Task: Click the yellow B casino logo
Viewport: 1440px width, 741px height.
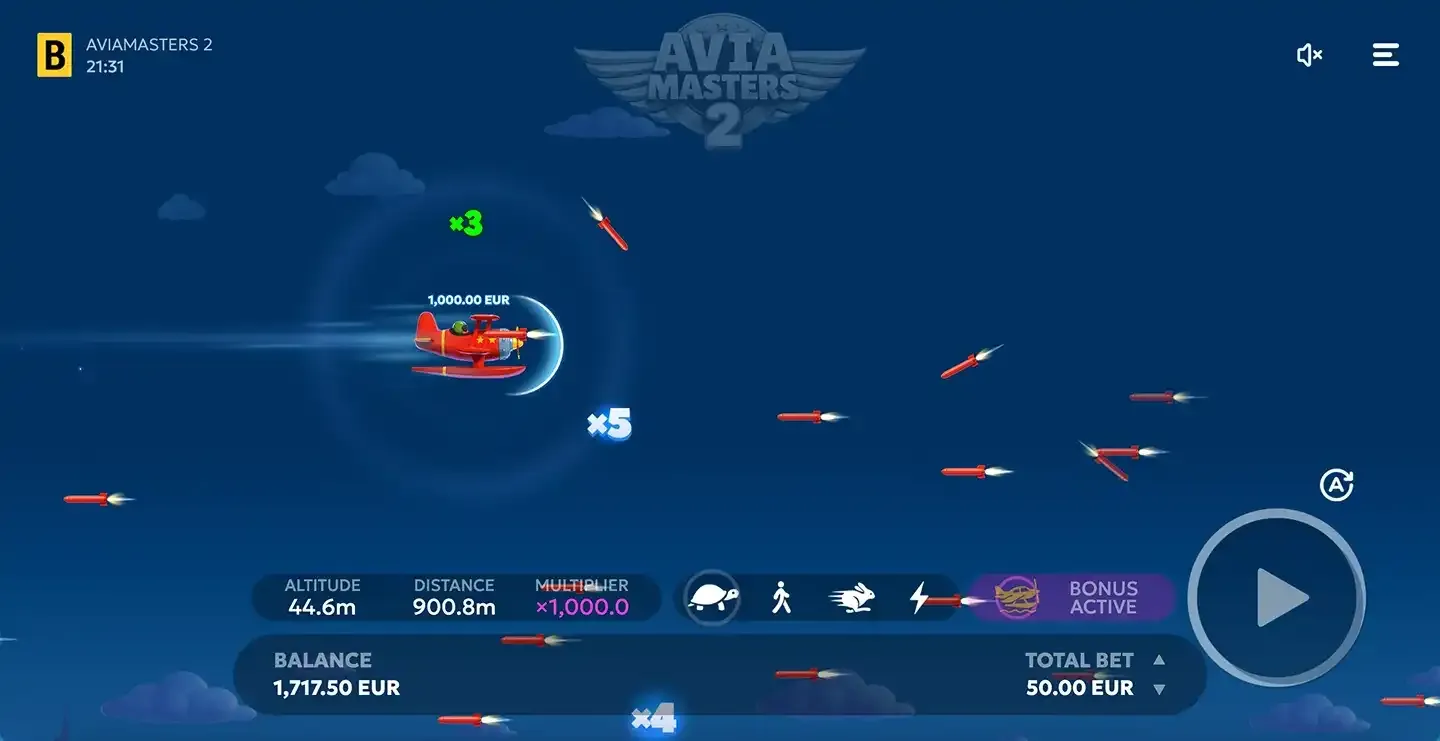Action: (x=55, y=55)
